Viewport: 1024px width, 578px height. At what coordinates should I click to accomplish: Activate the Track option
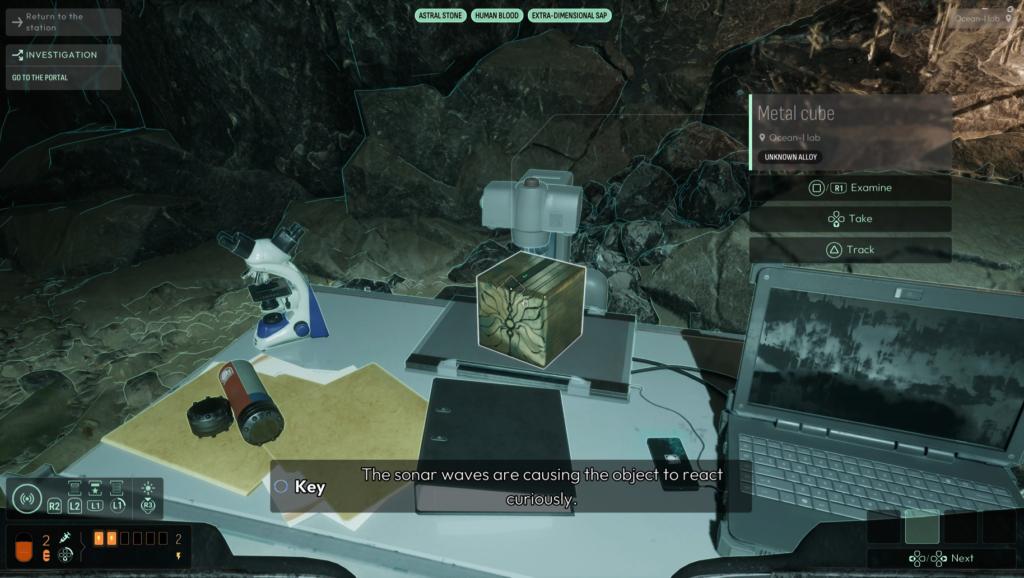pos(850,250)
